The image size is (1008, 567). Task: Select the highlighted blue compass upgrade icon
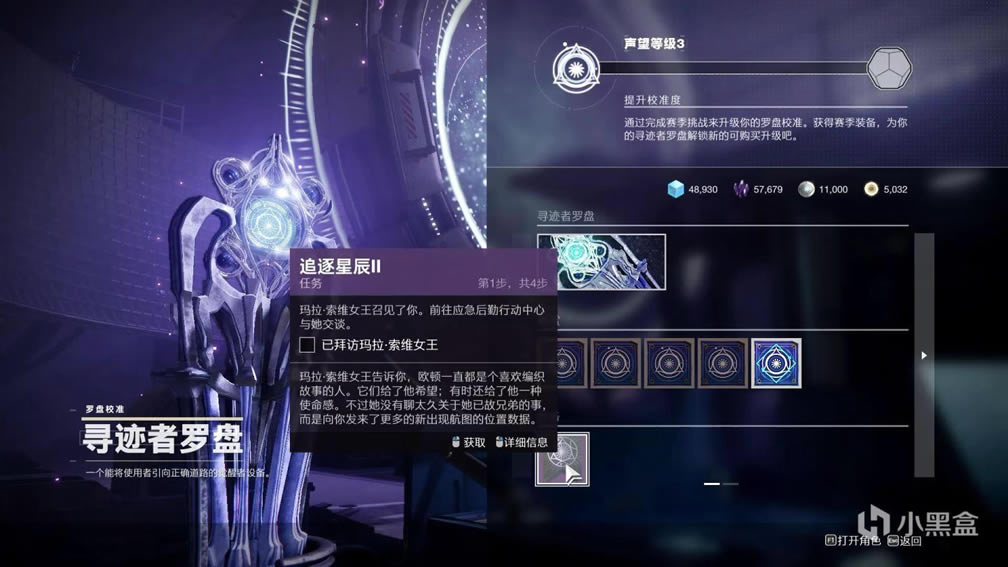click(x=776, y=362)
